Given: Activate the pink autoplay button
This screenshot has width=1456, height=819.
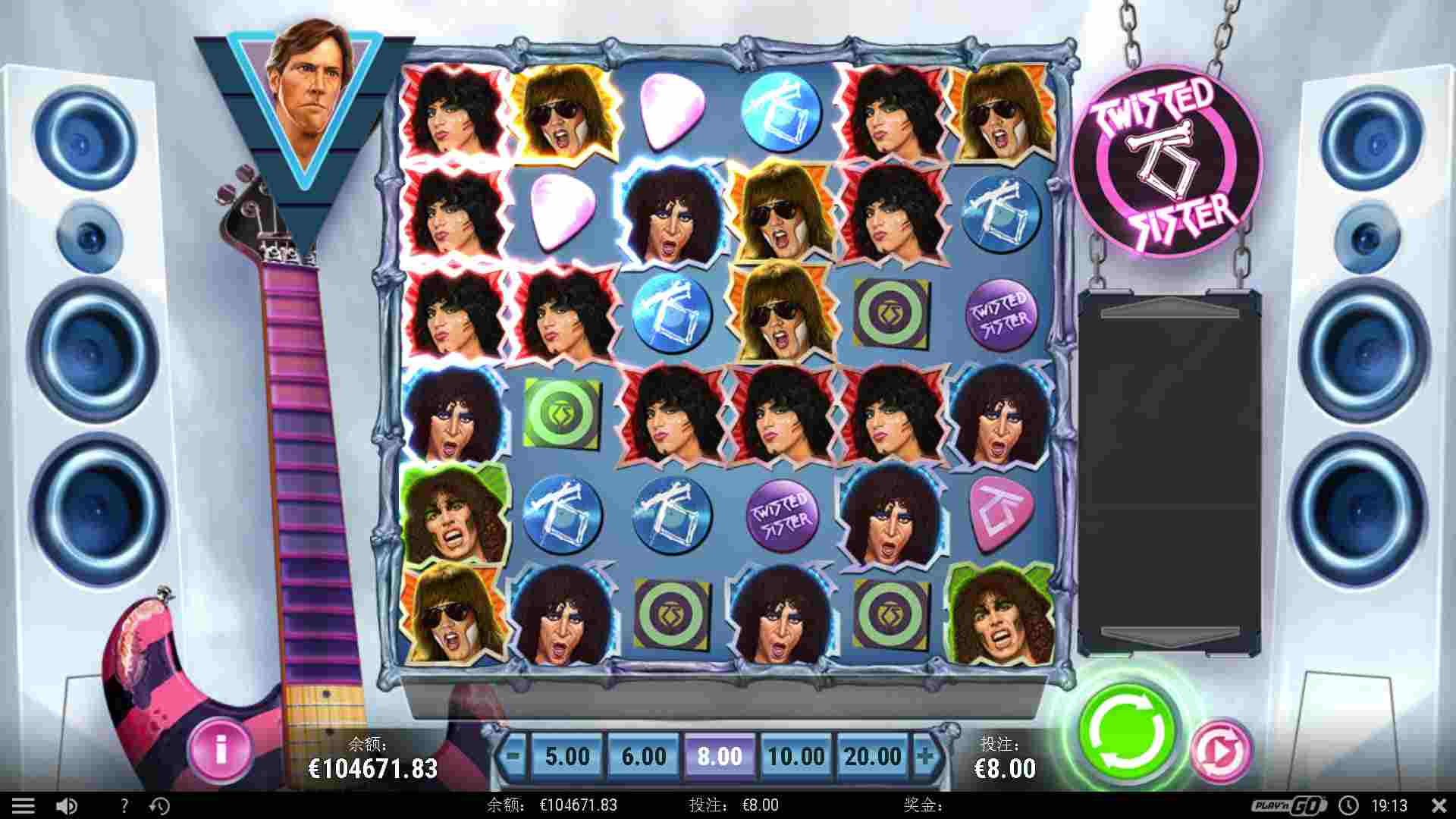Looking at the screenshot, I should click(x=1220, y=751).
